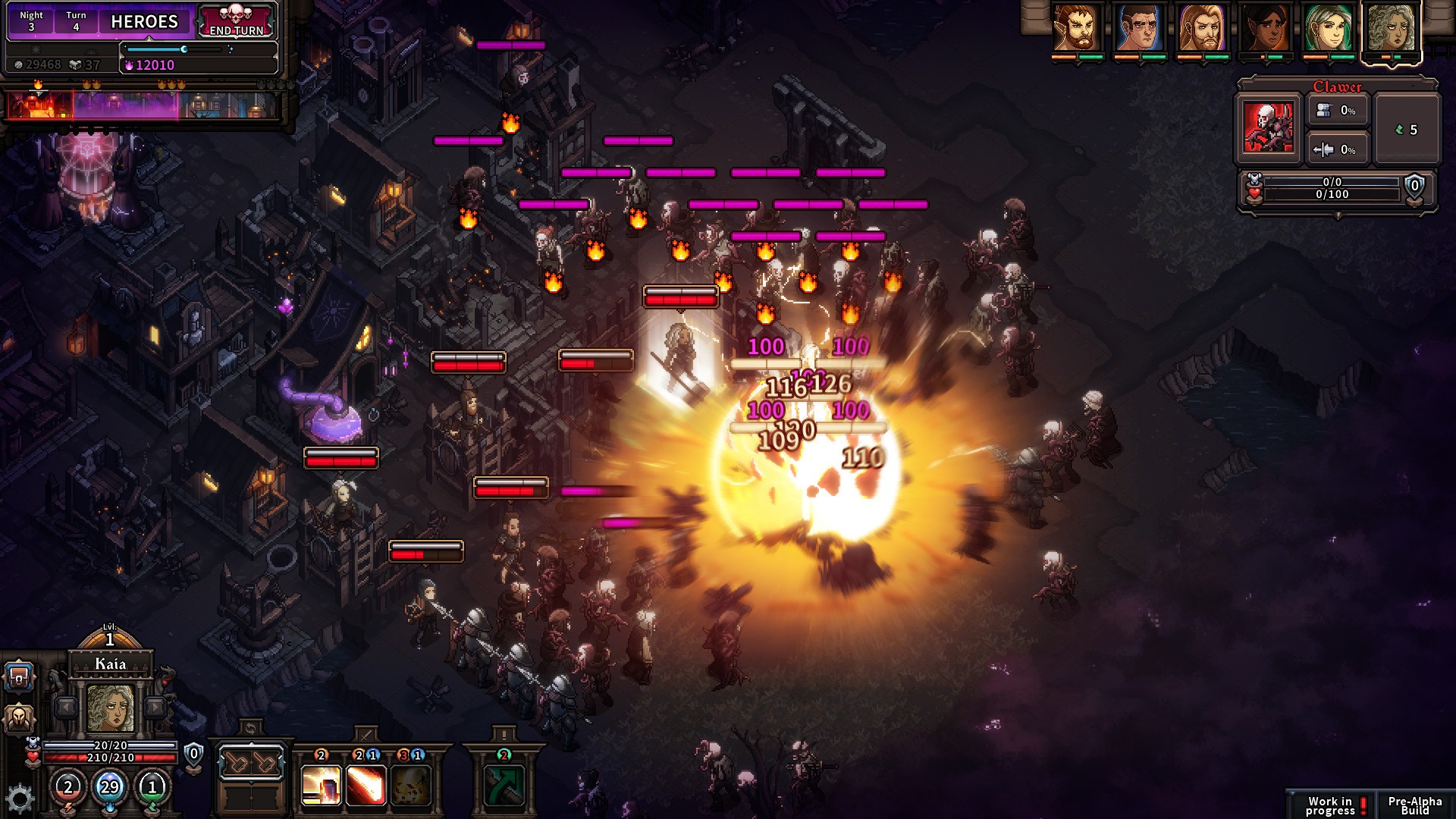
Task: Click Kaia's large portrait in hero panel
Action: click(111, 708)
